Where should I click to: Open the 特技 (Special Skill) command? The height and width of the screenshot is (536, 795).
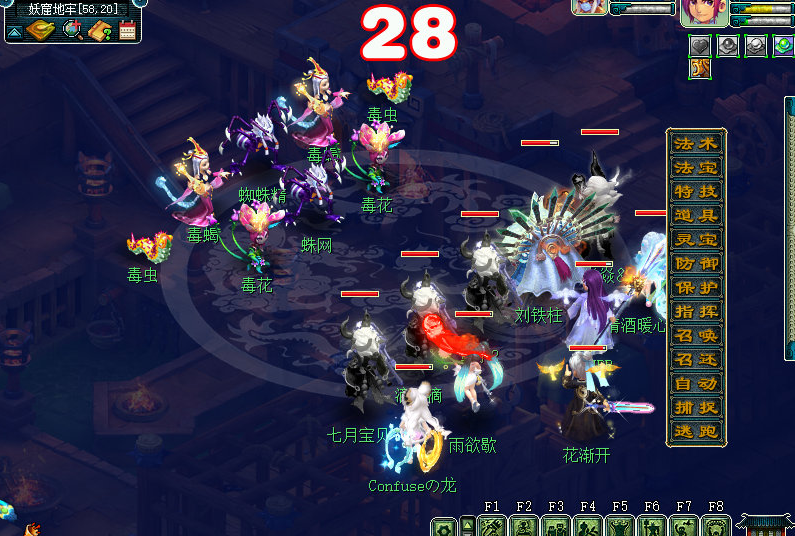pos(696,191)
